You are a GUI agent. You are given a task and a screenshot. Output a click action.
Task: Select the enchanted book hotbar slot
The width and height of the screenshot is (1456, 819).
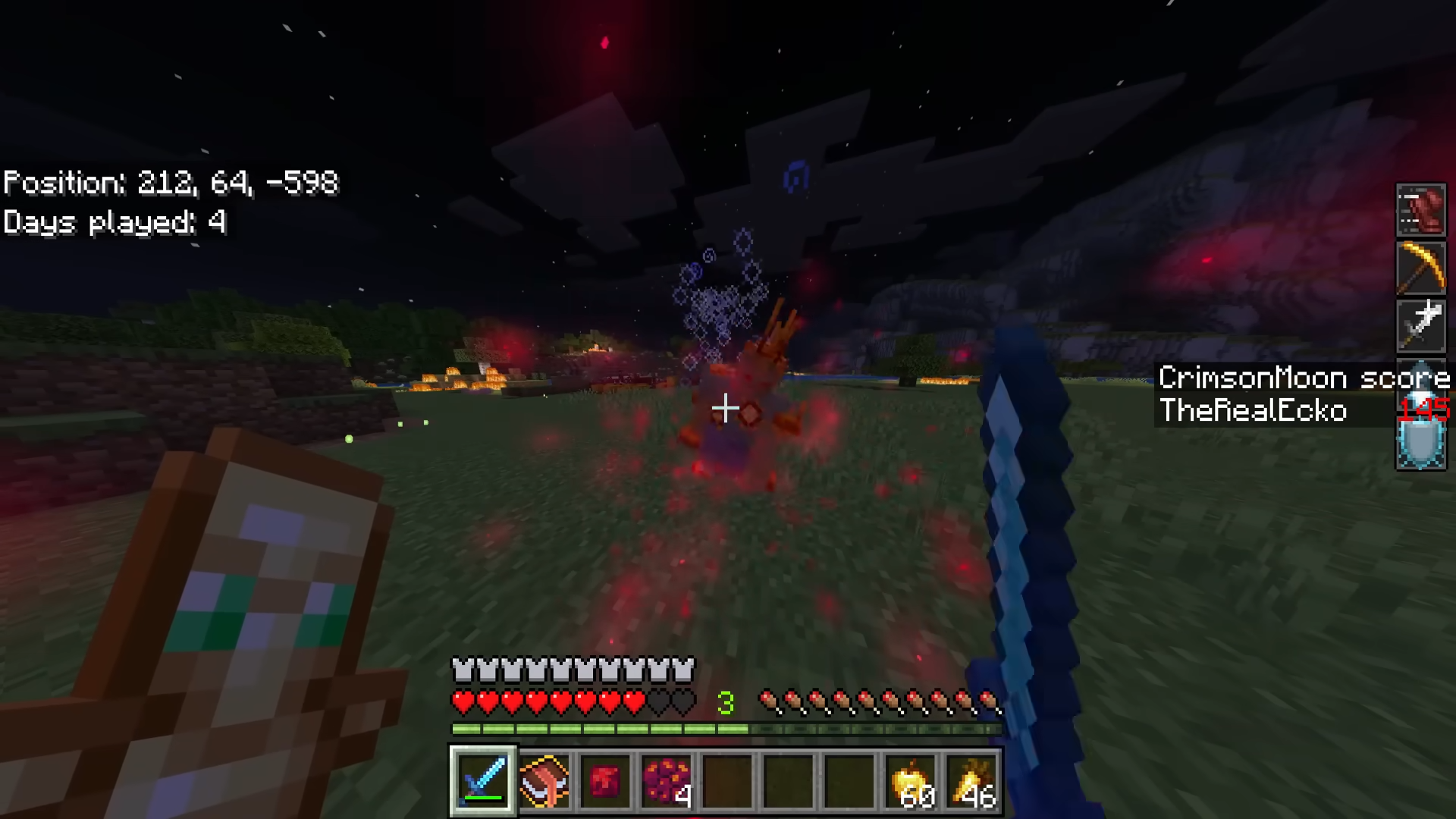pyautogui.click(x=544, y=780)
